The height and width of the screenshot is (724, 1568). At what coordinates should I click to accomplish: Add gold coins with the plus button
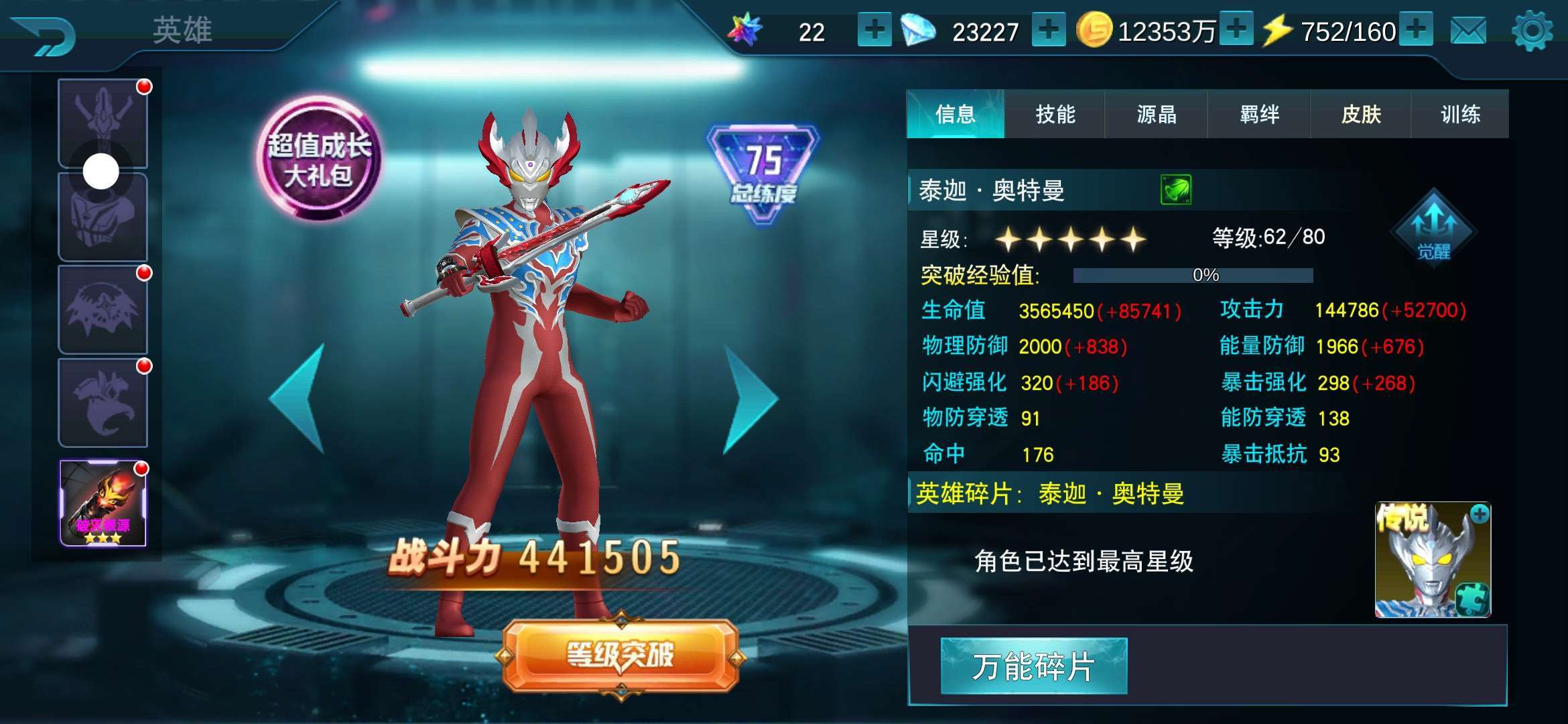click(1236, 30)
